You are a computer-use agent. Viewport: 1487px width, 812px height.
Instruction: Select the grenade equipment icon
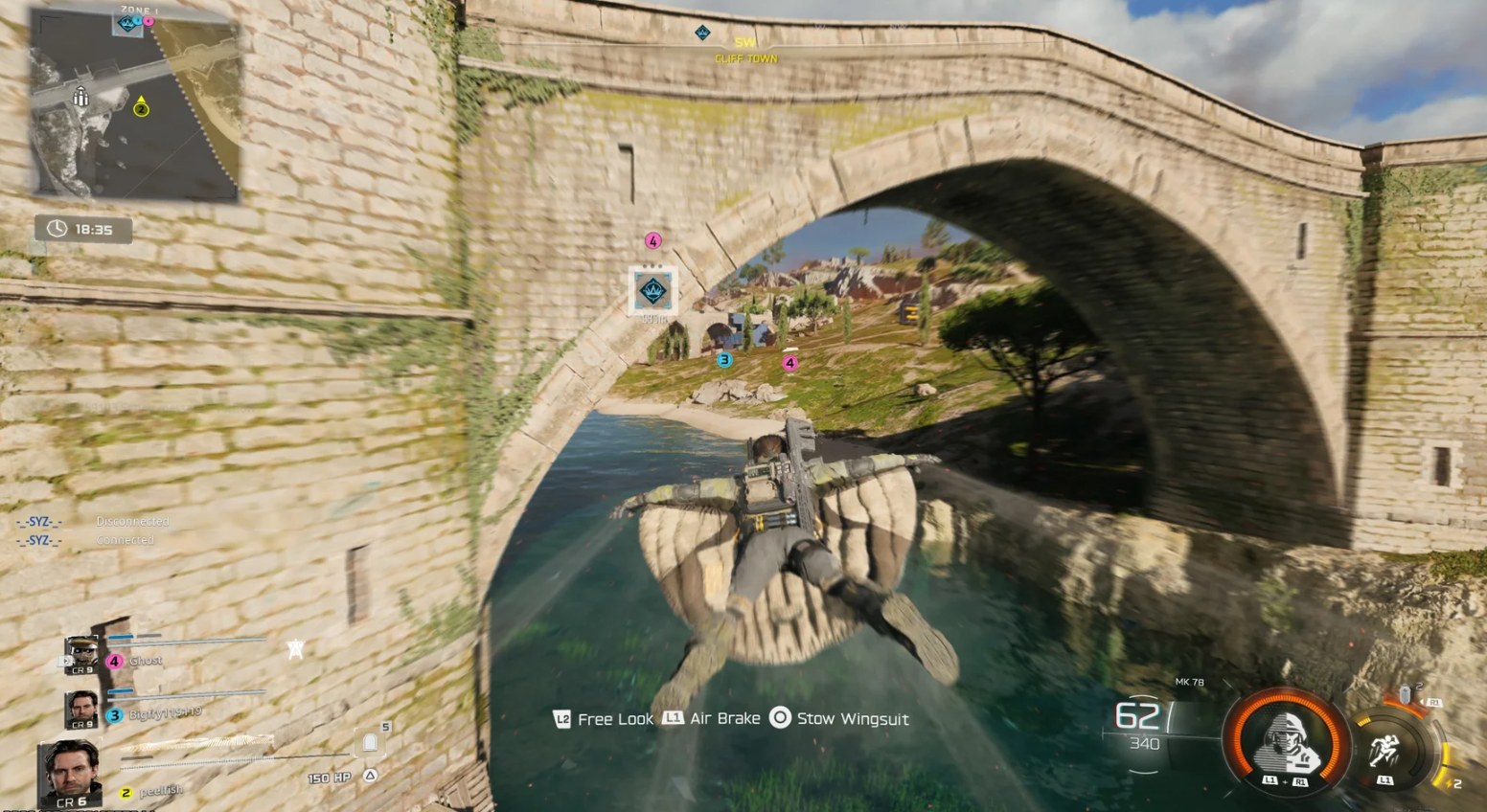pyautogui.click(x=1406, y=694)
